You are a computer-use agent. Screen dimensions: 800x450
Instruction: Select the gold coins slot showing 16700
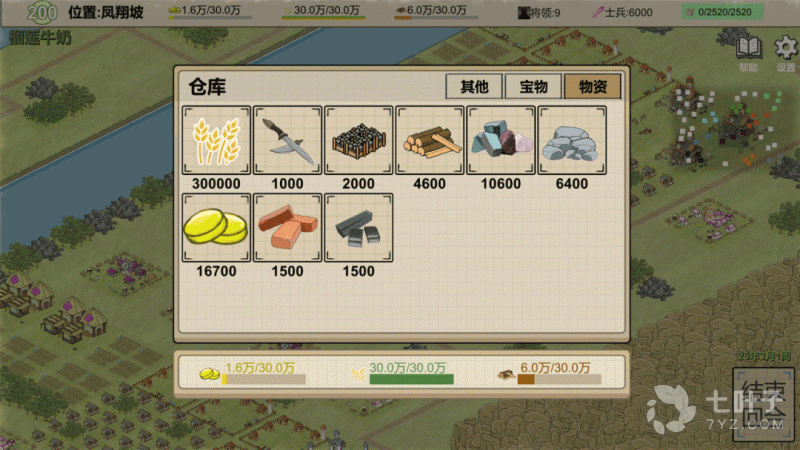pyautogui.click(x=216, y=228)
